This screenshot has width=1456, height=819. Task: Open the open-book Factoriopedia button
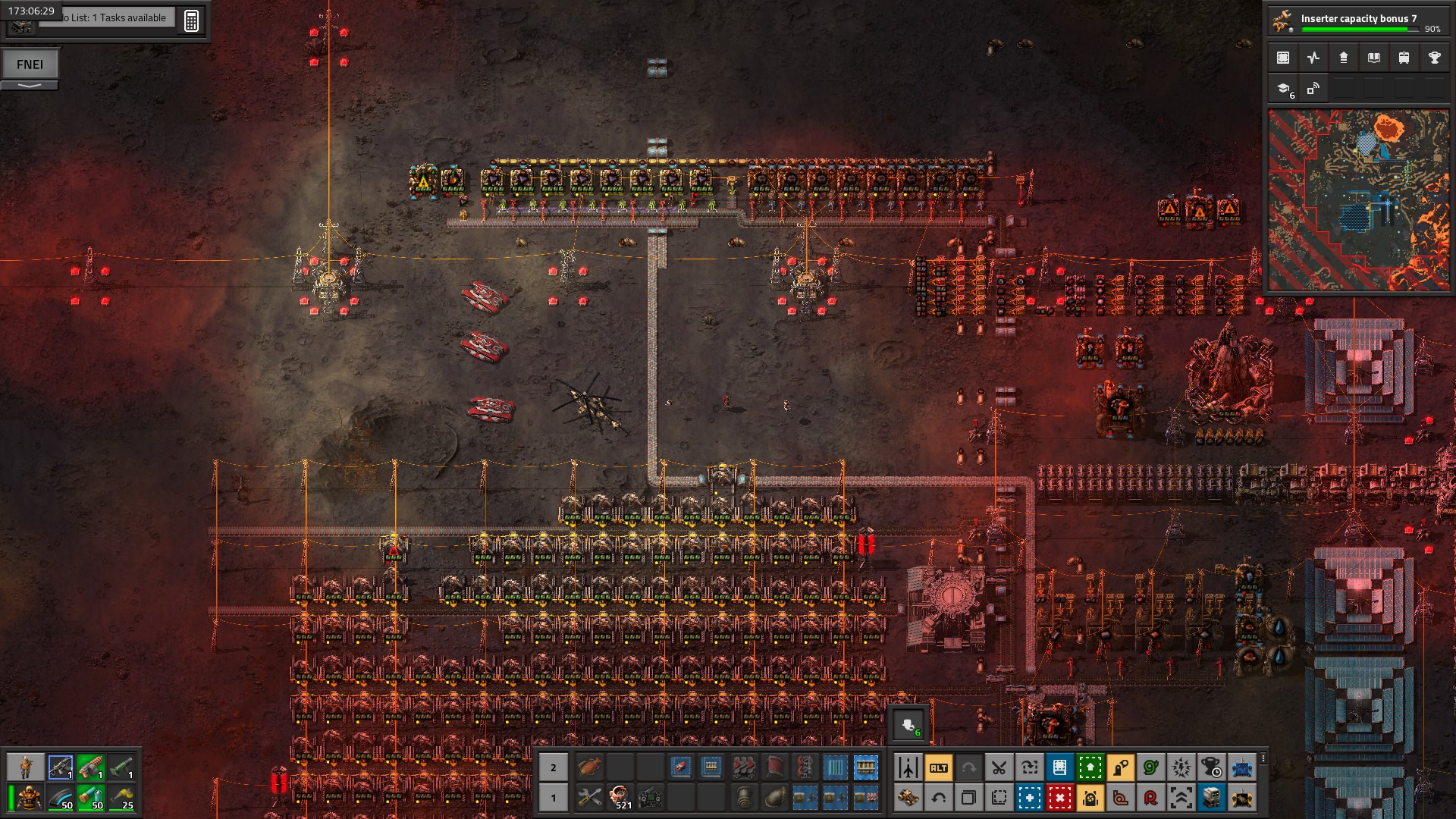1373,58
